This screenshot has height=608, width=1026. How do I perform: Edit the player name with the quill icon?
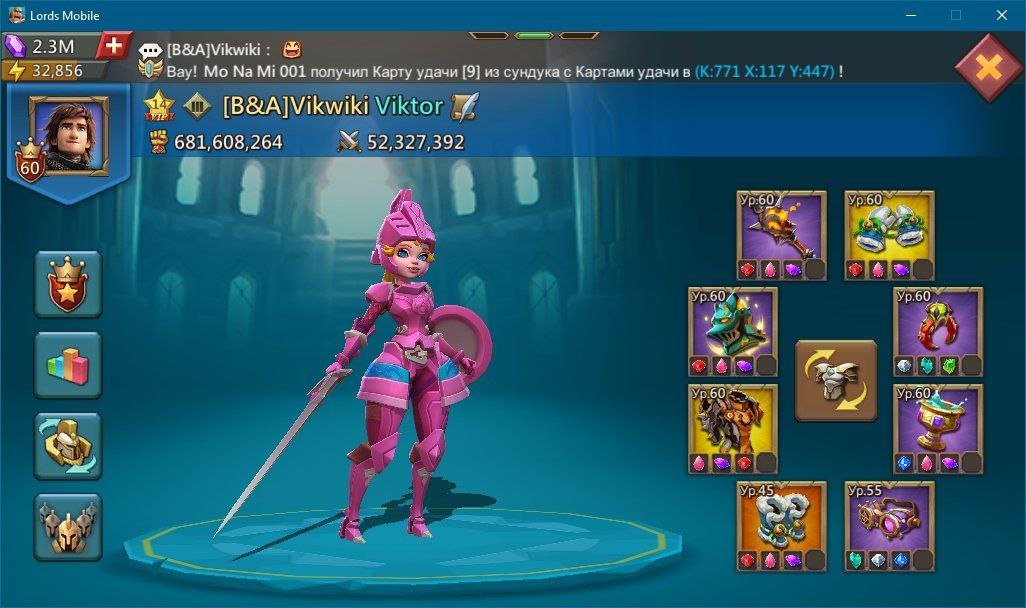(x=465, y=106)
